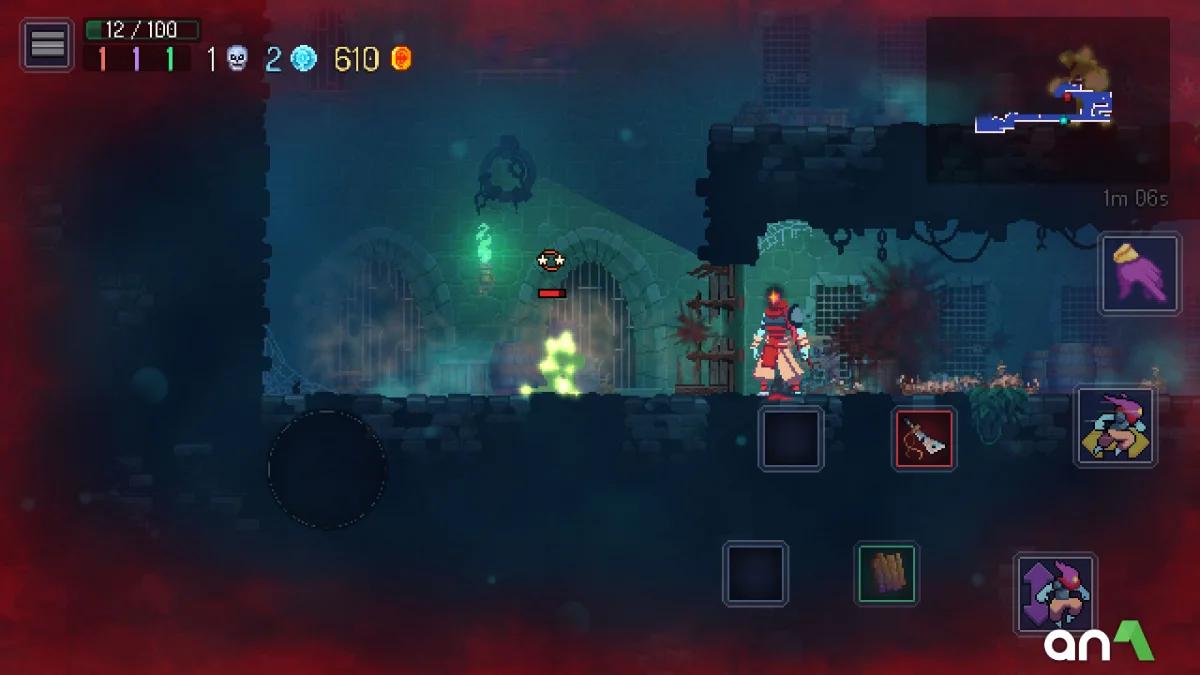Image resolution: width=1200 pixels, height=675 pixels.
Task: Tap the jump button with arrows
Action: (1055, 594)
